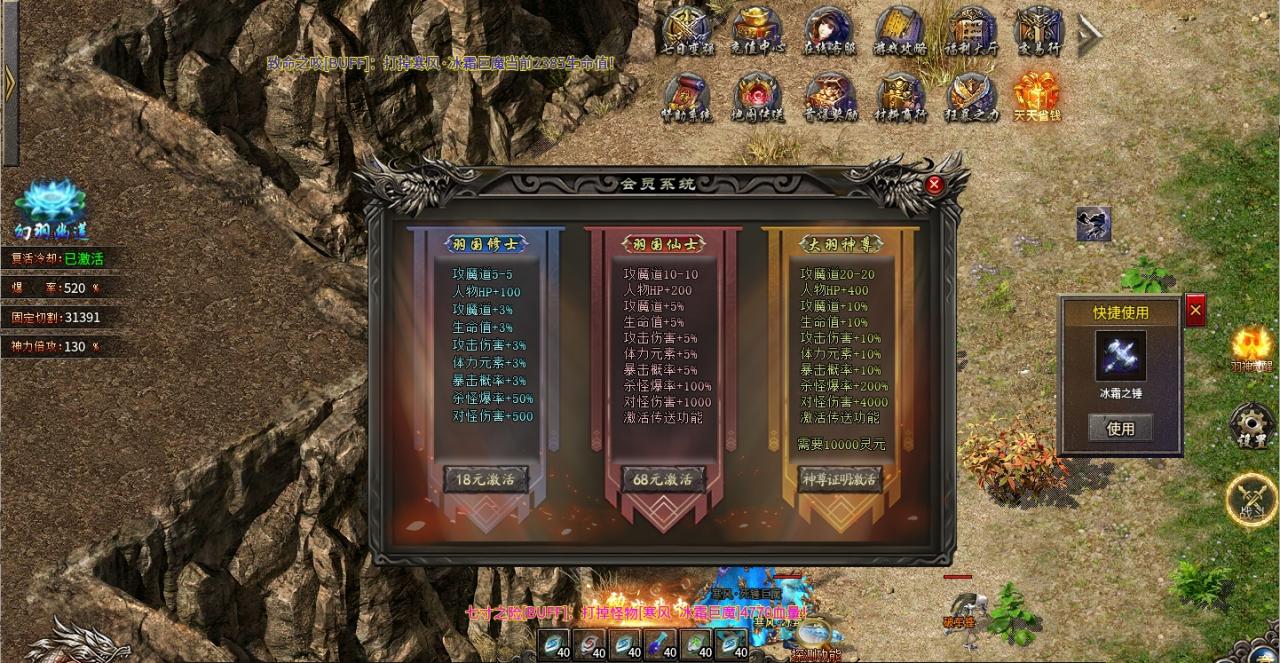Screen dimensions: 1280x663
Task: Open the 狂暴之力 icon
Action: (970, 98)
